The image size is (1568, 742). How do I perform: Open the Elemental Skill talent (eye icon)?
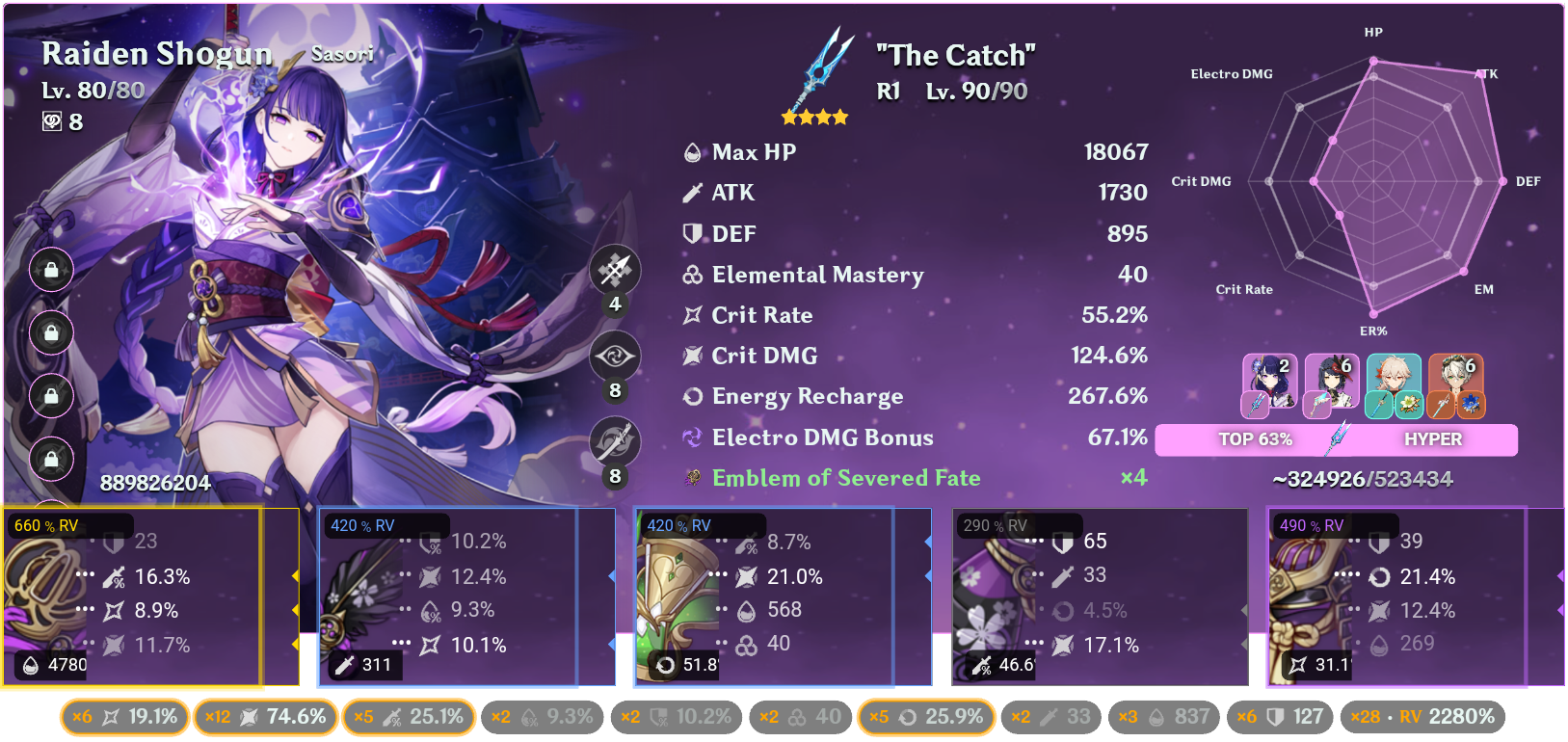[614, 356]
